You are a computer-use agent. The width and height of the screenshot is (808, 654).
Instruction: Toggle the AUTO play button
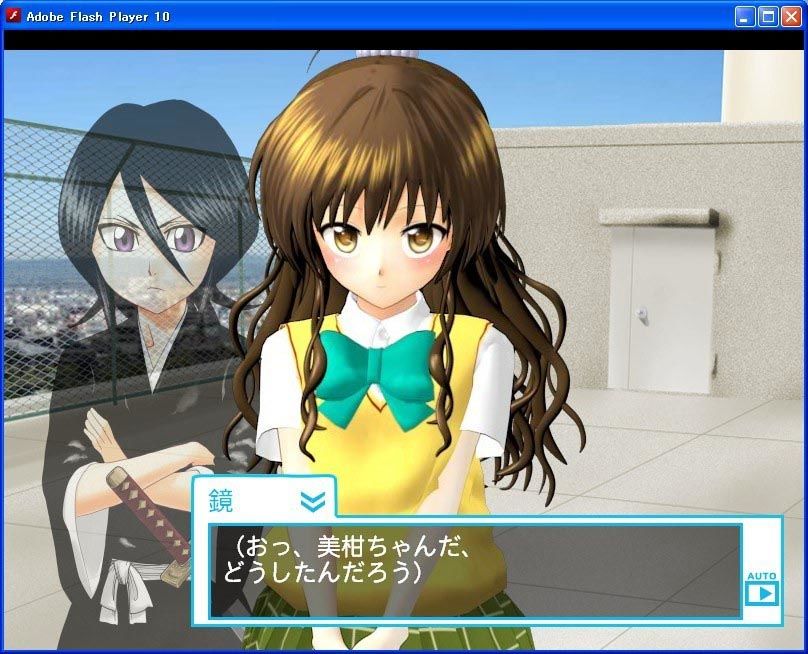(761, 592)
